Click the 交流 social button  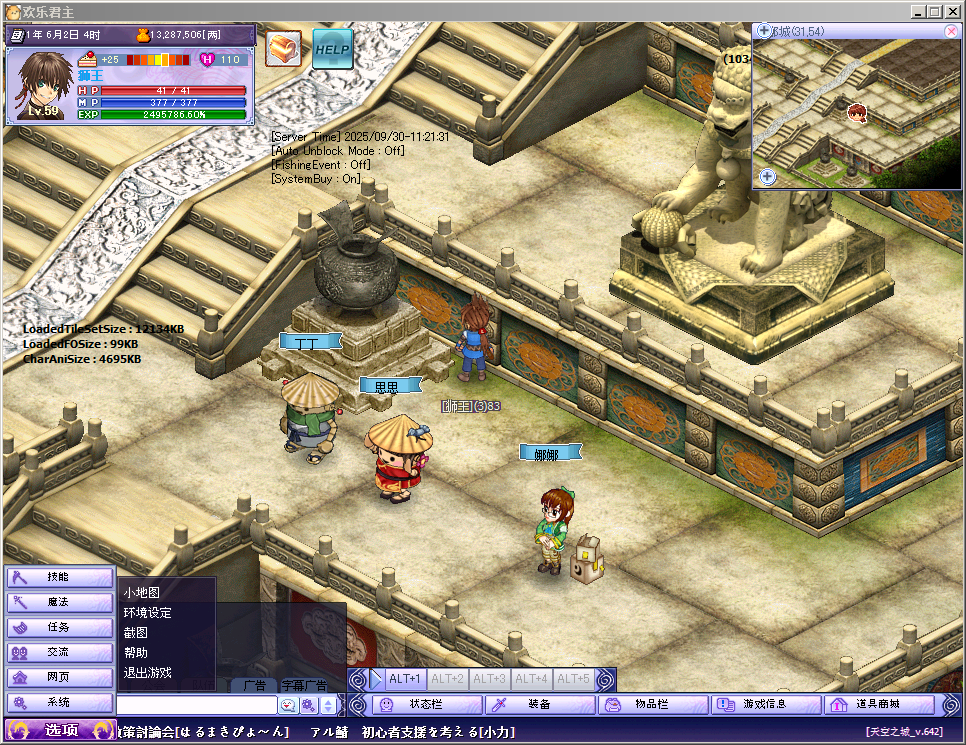pos(59,652)
